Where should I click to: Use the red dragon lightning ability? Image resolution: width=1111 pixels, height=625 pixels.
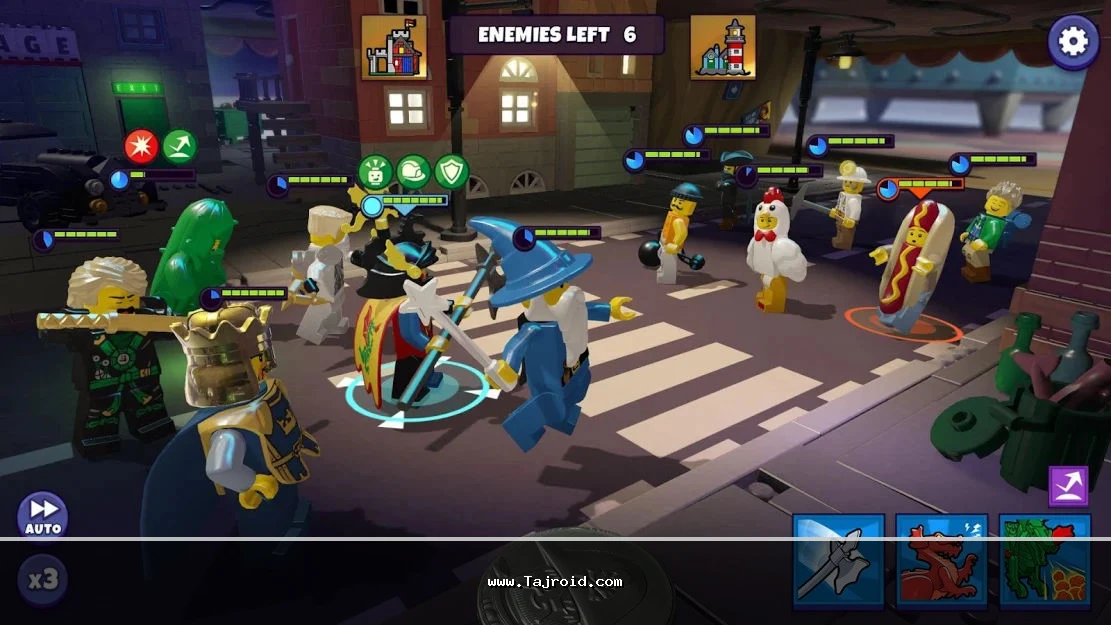click(x=941, y=560)
